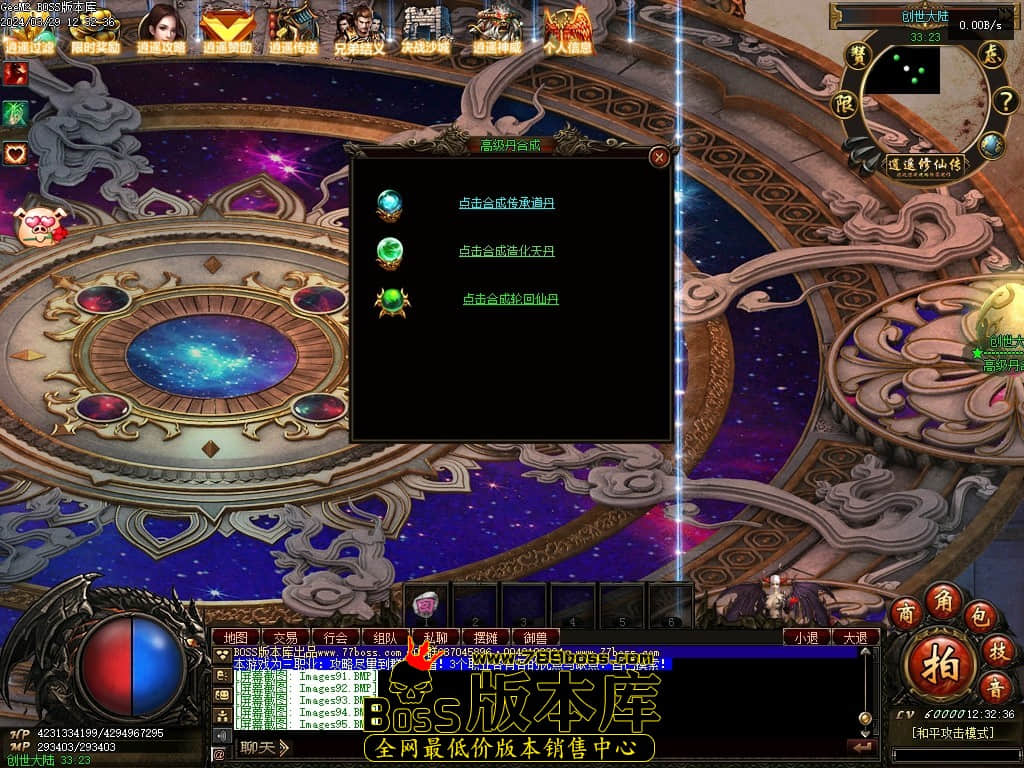Select 点击合成轮回仙丹 synthesis link

[510, 299]
